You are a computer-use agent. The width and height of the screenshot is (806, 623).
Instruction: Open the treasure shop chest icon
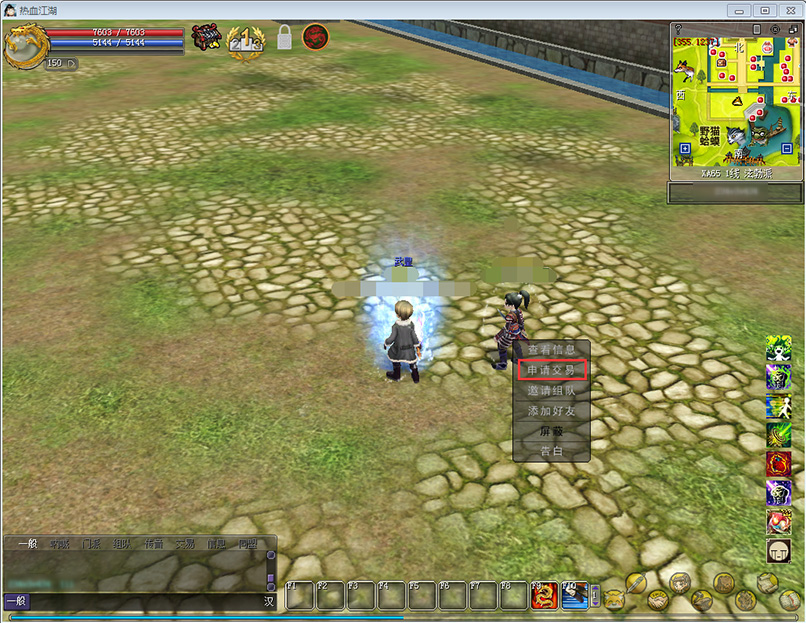pyautogui.click(x=206, y=39)
